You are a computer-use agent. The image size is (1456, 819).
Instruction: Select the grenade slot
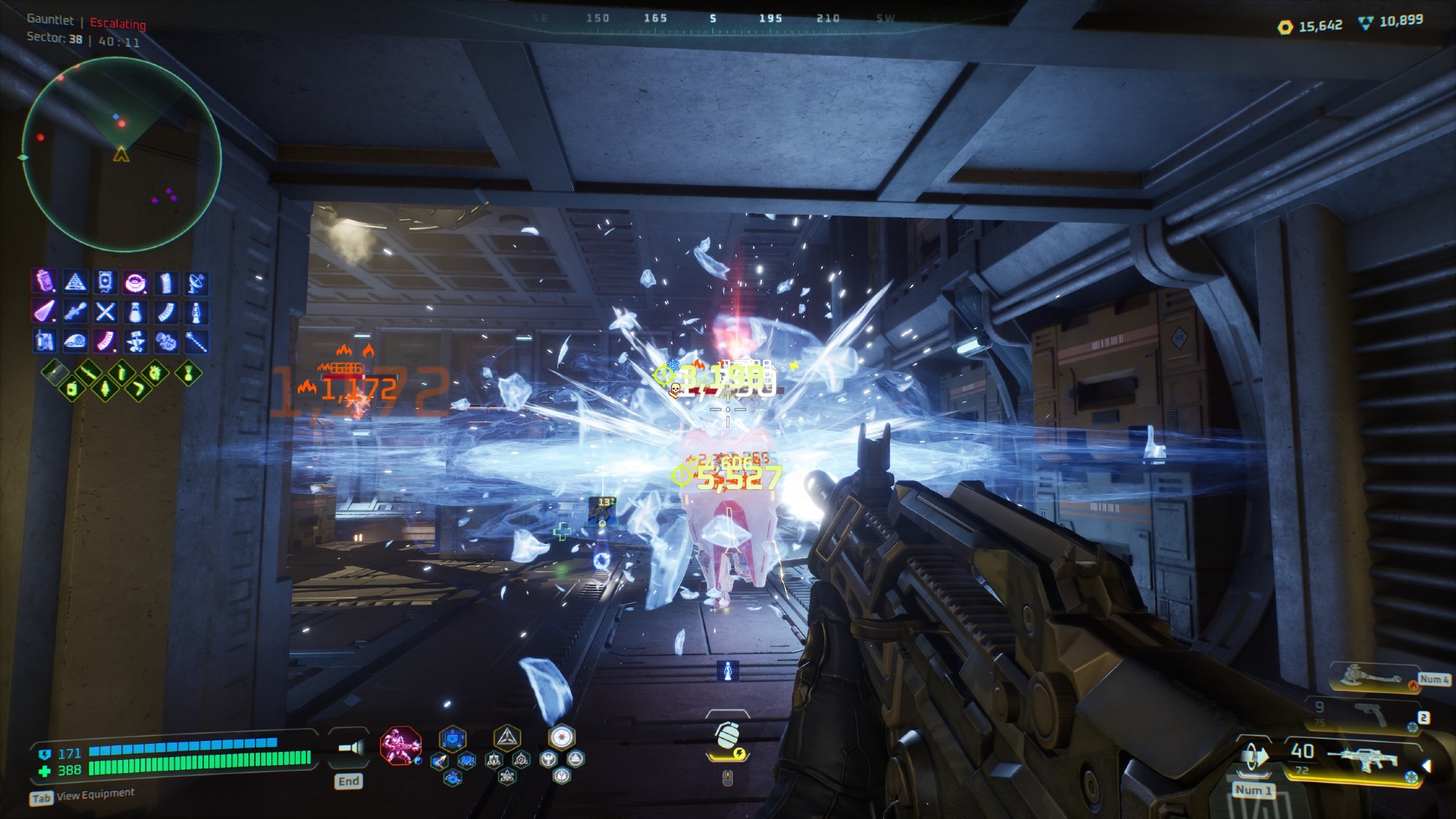pos(727,737)
